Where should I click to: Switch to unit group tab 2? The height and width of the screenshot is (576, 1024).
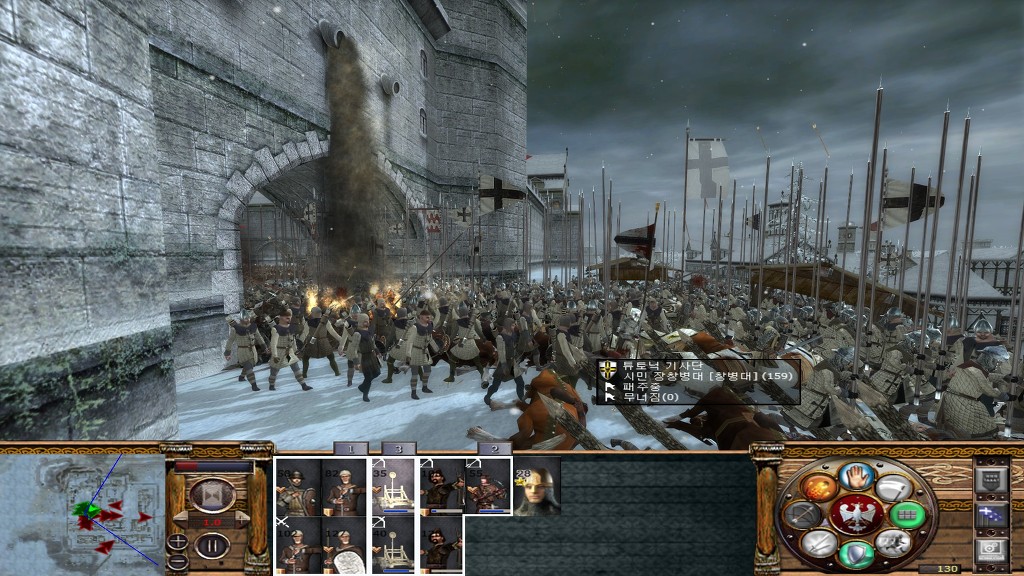pos(494,449)
